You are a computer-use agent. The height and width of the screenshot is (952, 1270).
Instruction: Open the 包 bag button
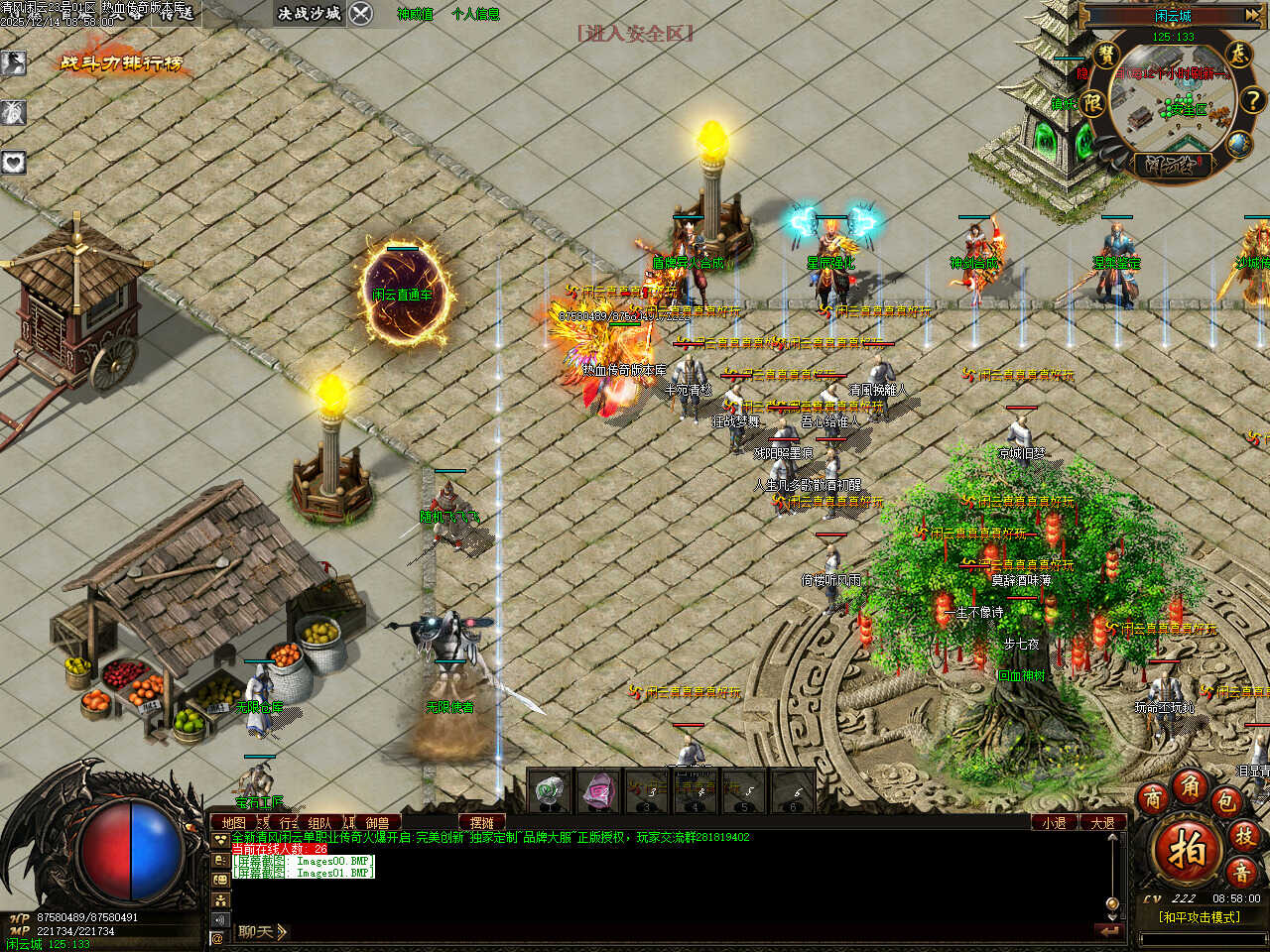click(x=1227, y=800)
